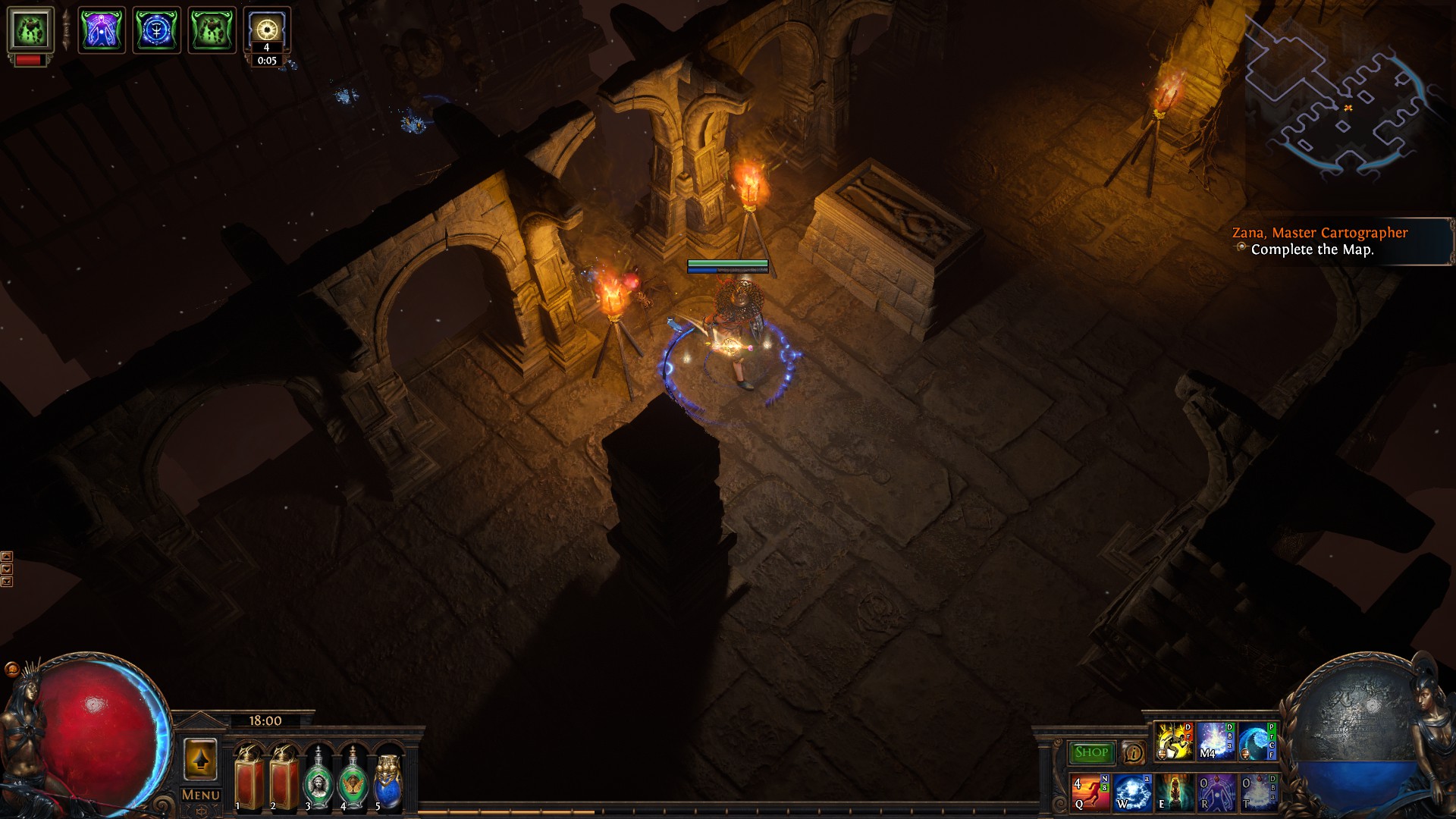Open the Menu button
The image size is (1456, 819).
click(x=201, y=795)
